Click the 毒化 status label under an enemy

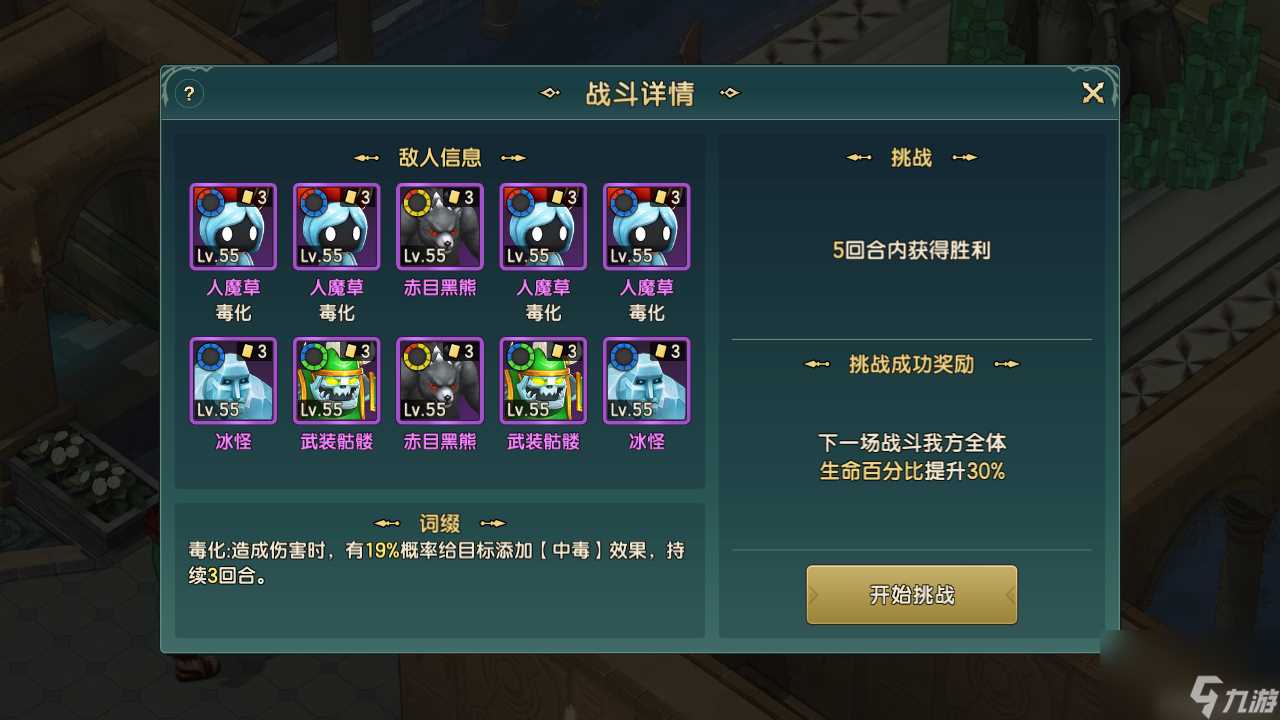click(231, 312)
